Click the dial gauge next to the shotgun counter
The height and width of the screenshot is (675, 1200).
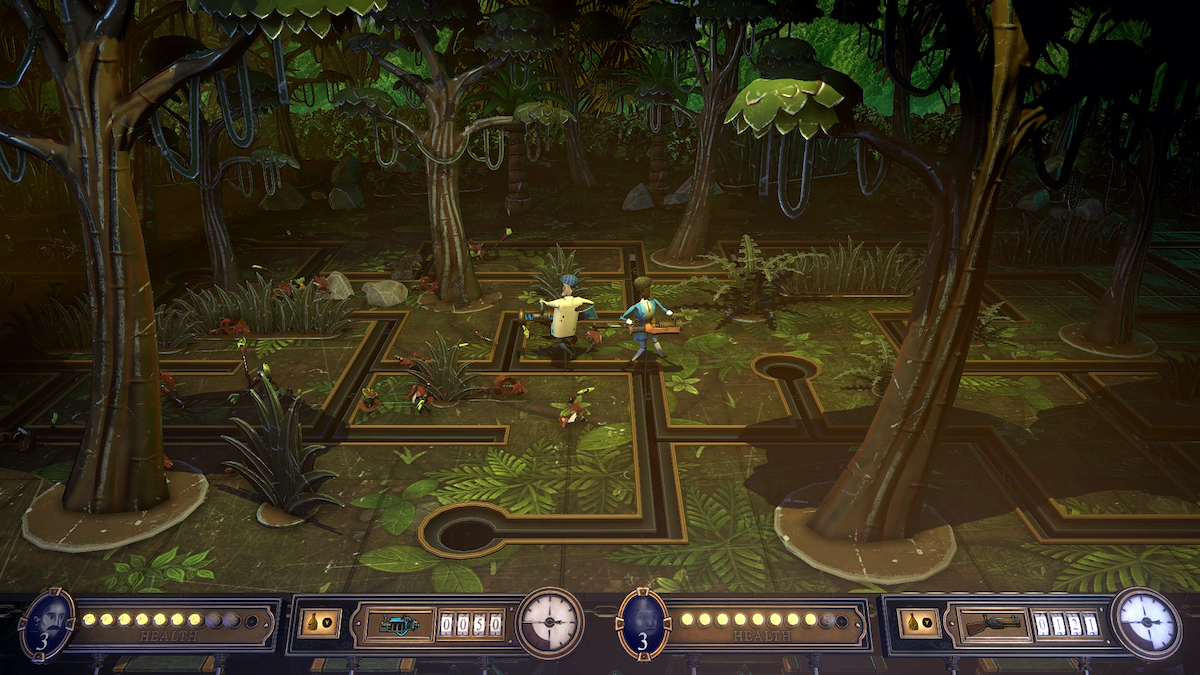[1146, 622]
